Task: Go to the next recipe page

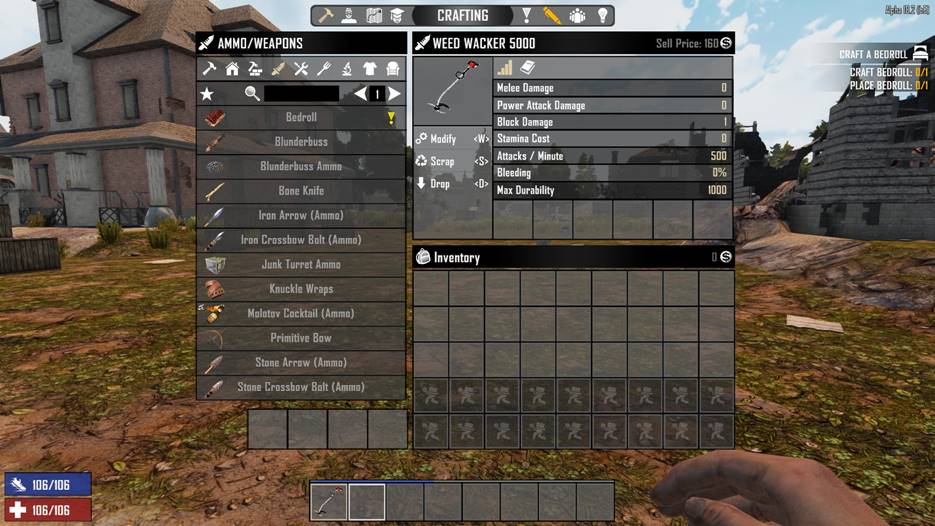Action: pos(395,94)
